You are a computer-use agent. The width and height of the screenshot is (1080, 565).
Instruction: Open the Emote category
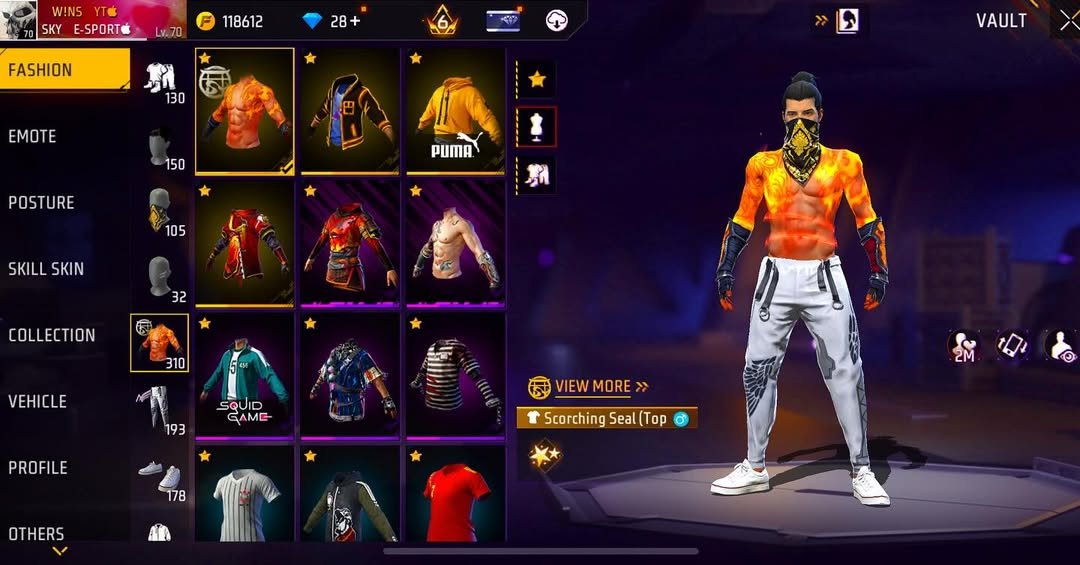point(33,136)
